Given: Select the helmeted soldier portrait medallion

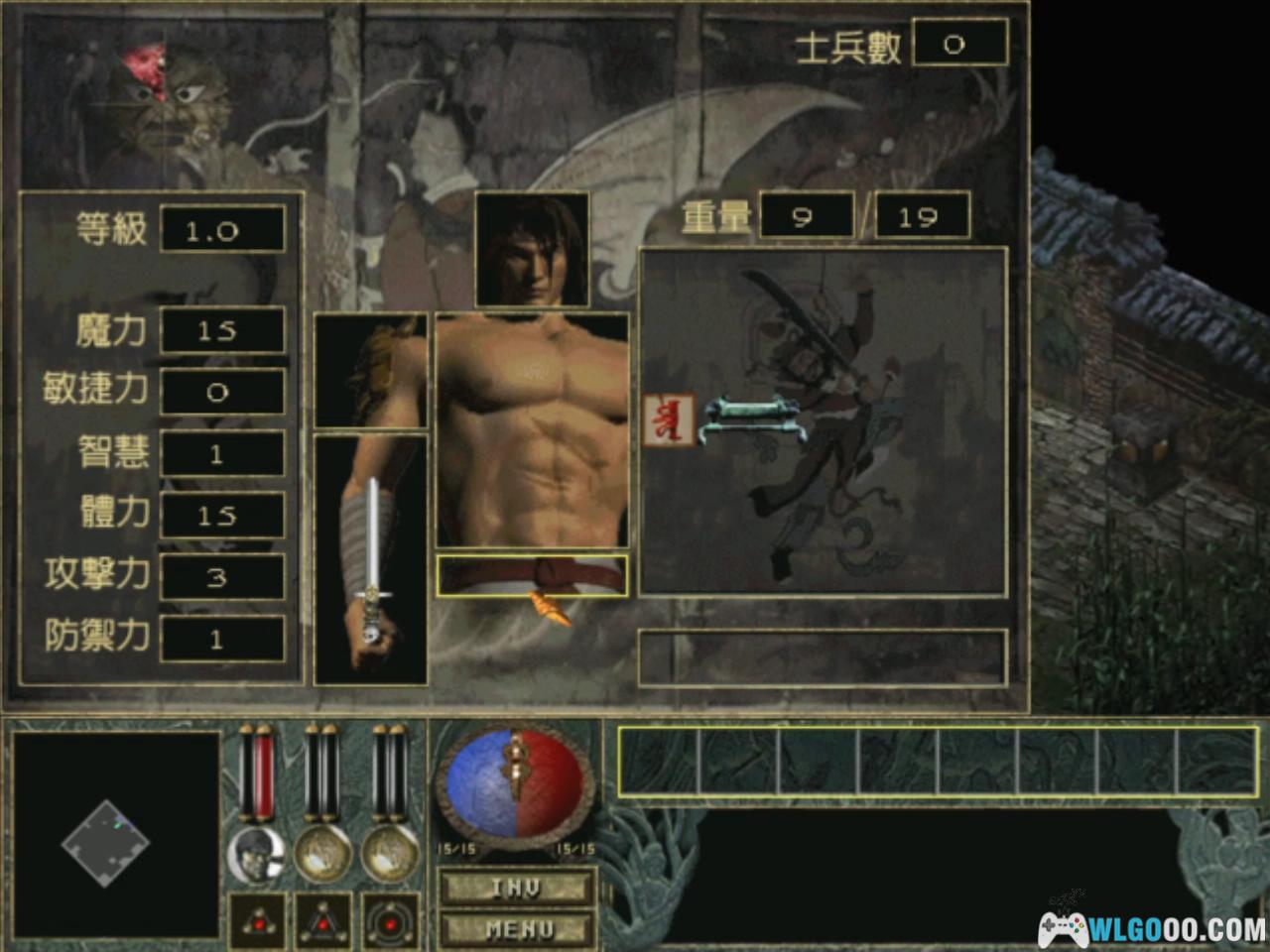Looking at the screenshot, I should pos(256,854).
